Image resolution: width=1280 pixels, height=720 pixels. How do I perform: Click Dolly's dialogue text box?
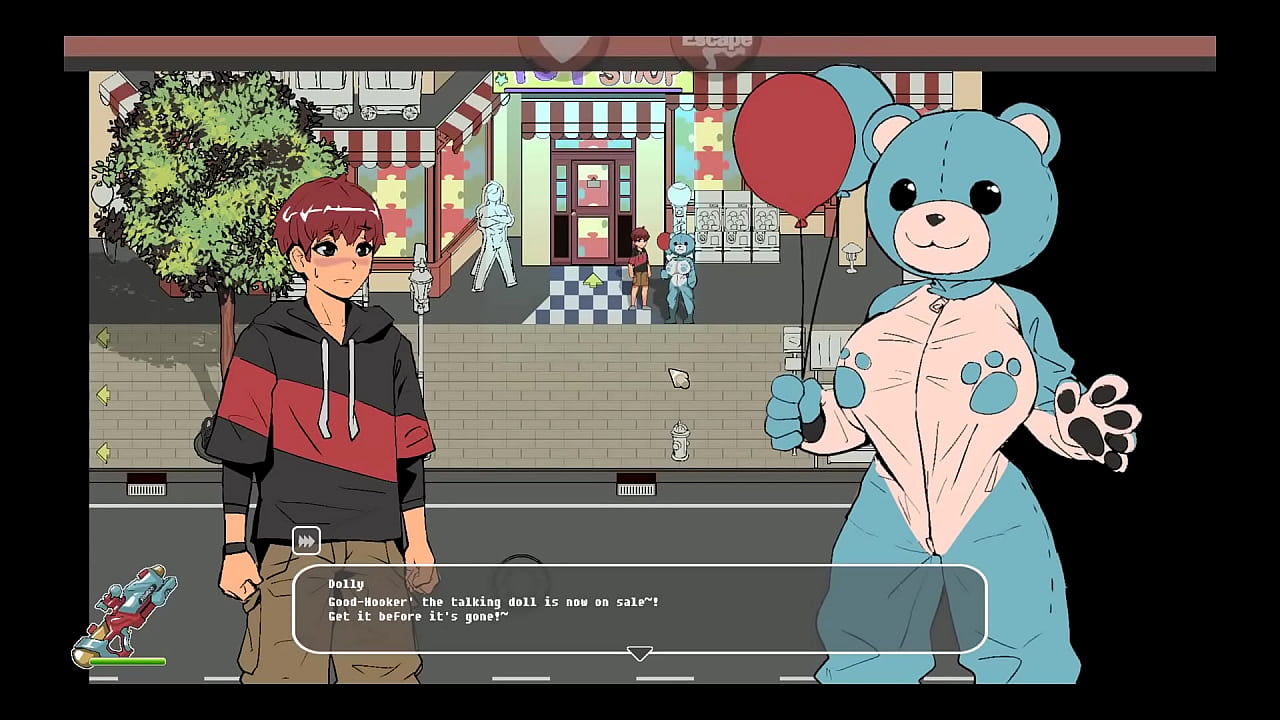640,608
